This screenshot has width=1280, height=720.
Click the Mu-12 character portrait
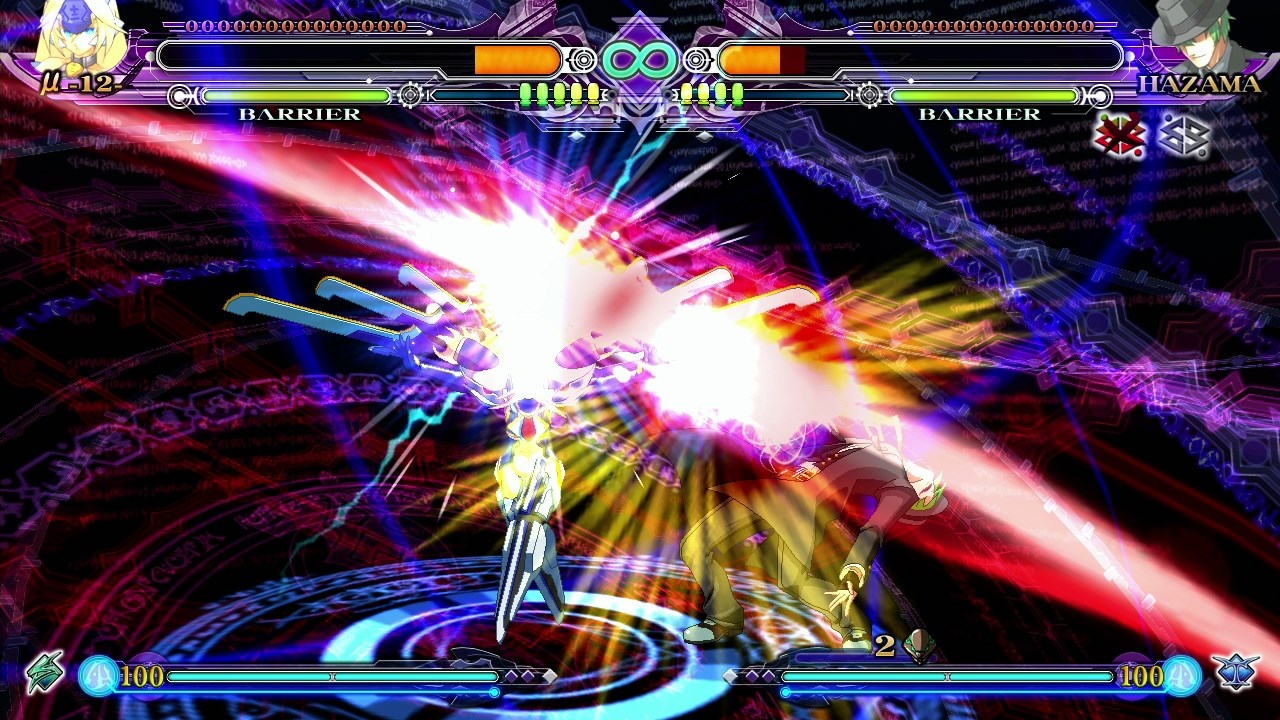pos(78,40)
